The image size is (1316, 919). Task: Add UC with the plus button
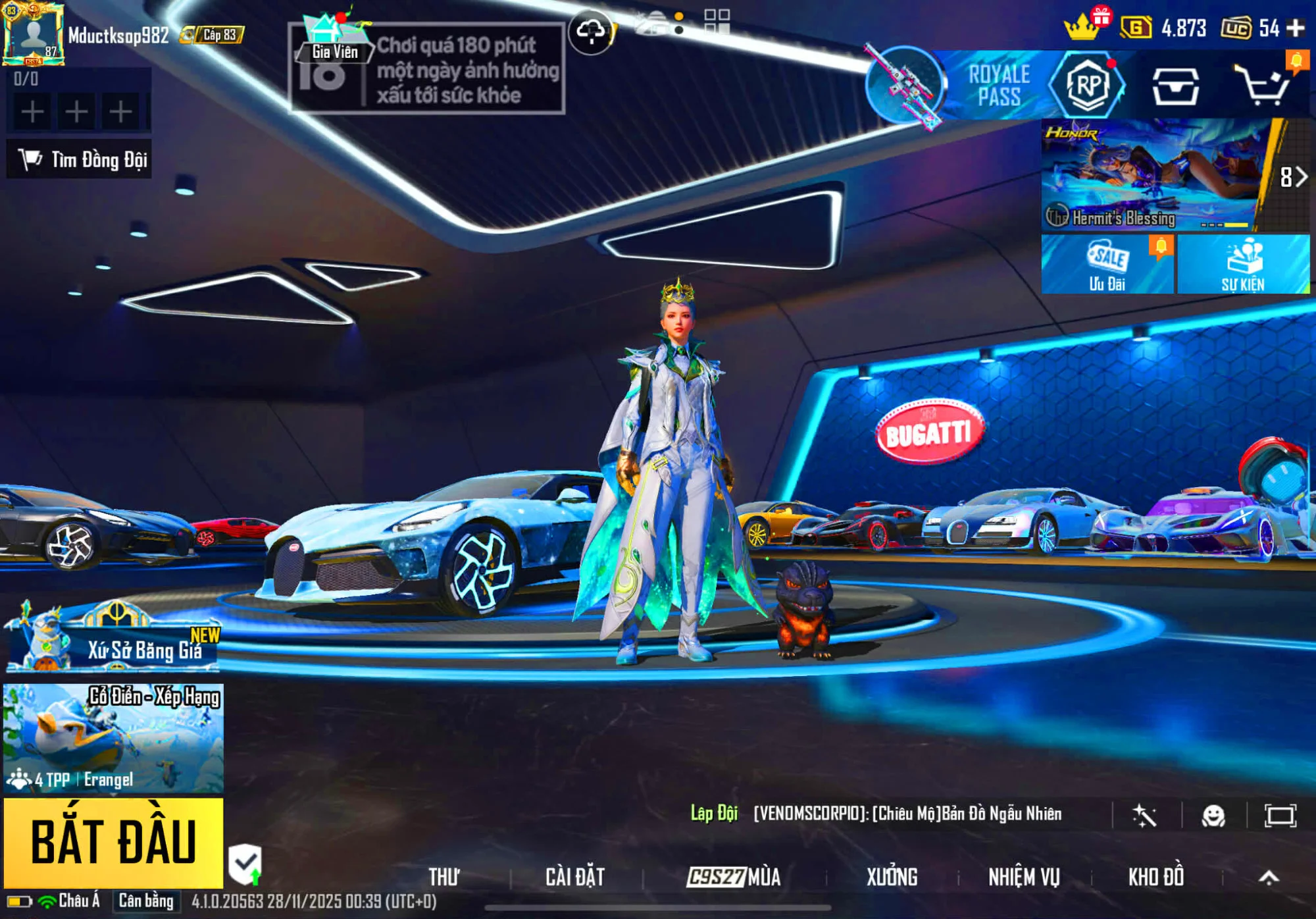click(x=1296, y=28)
